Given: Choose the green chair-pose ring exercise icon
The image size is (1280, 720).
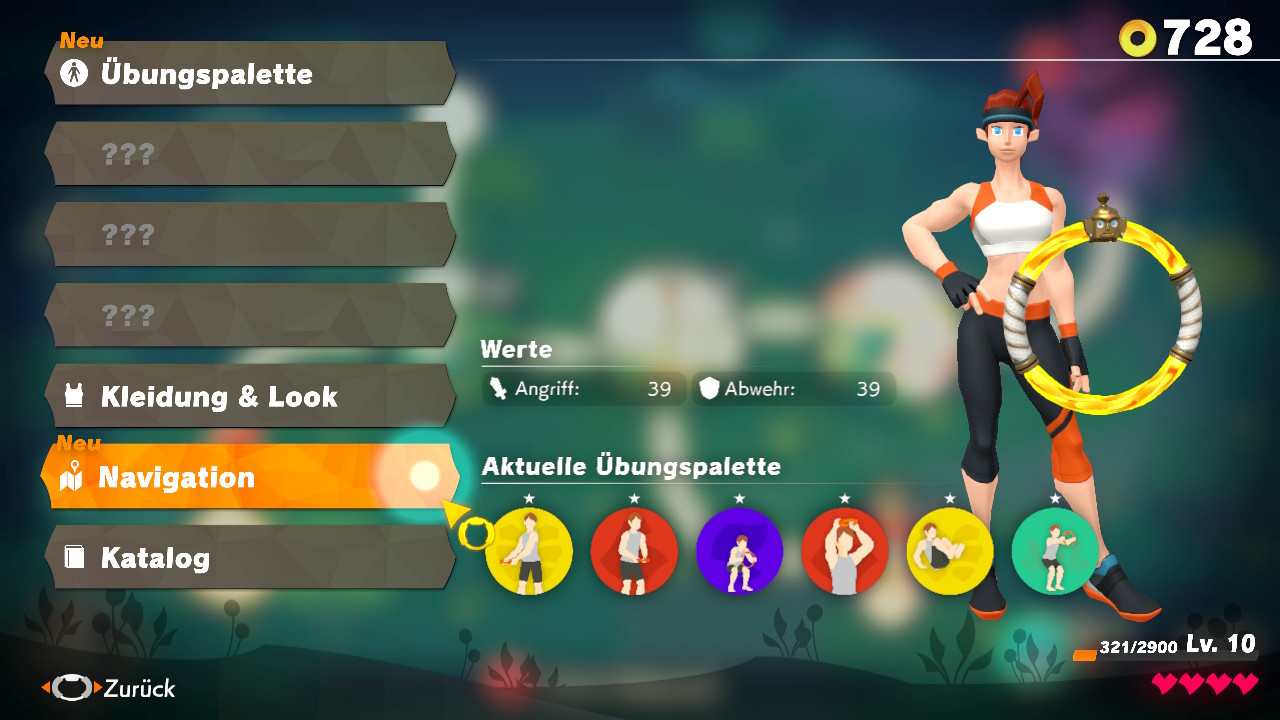Looking at the screenshot, I should [1054, 551].
